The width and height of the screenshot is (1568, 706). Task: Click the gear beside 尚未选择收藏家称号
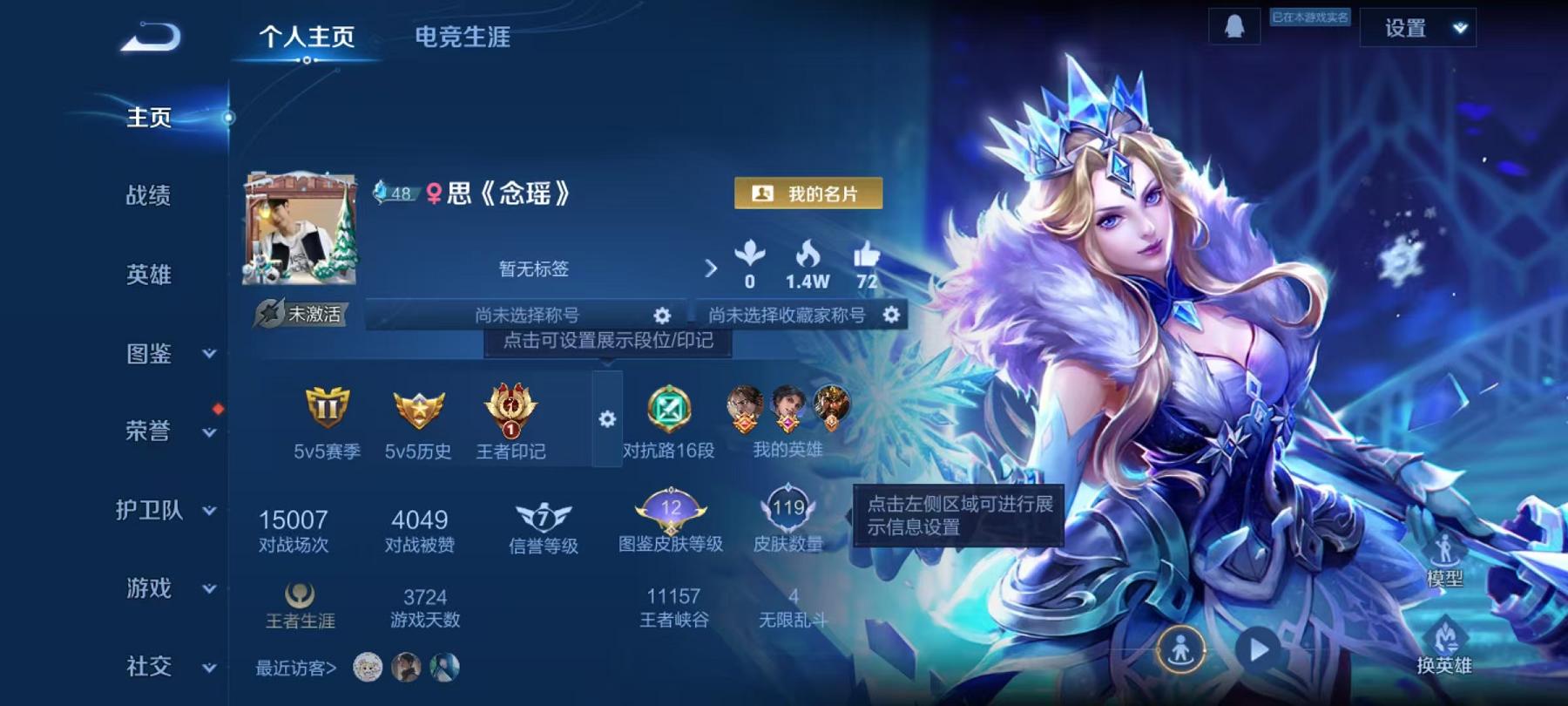pos(891,316)
